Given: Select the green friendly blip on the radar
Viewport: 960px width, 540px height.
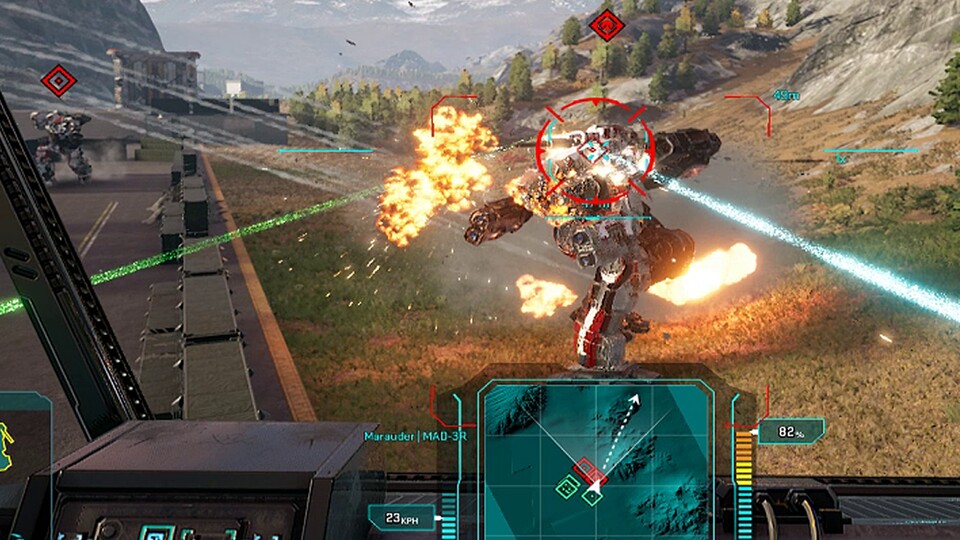Looking at the screenshot, I should click(568, 487).
